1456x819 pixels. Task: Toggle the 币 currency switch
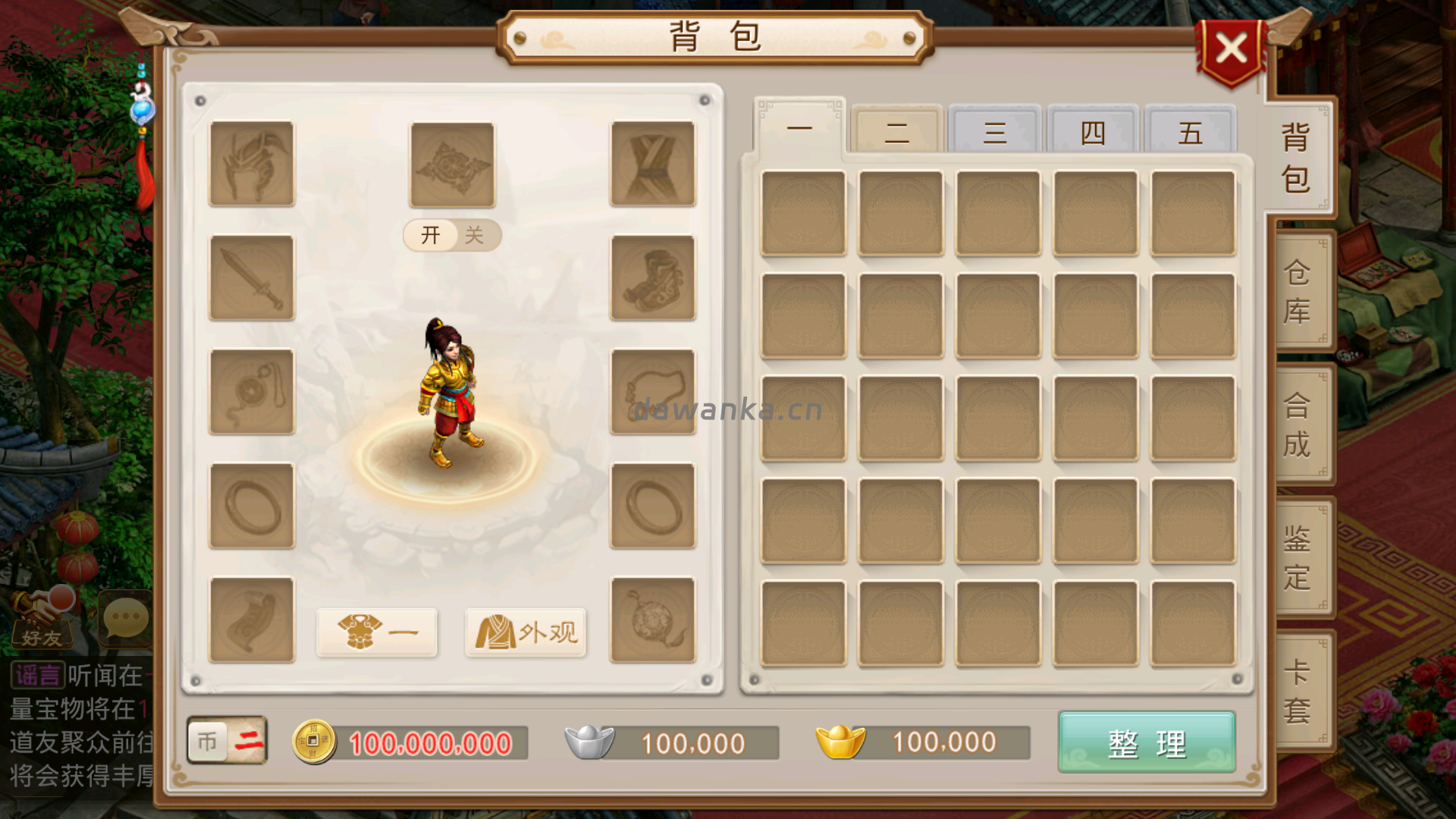click(227, 741)
